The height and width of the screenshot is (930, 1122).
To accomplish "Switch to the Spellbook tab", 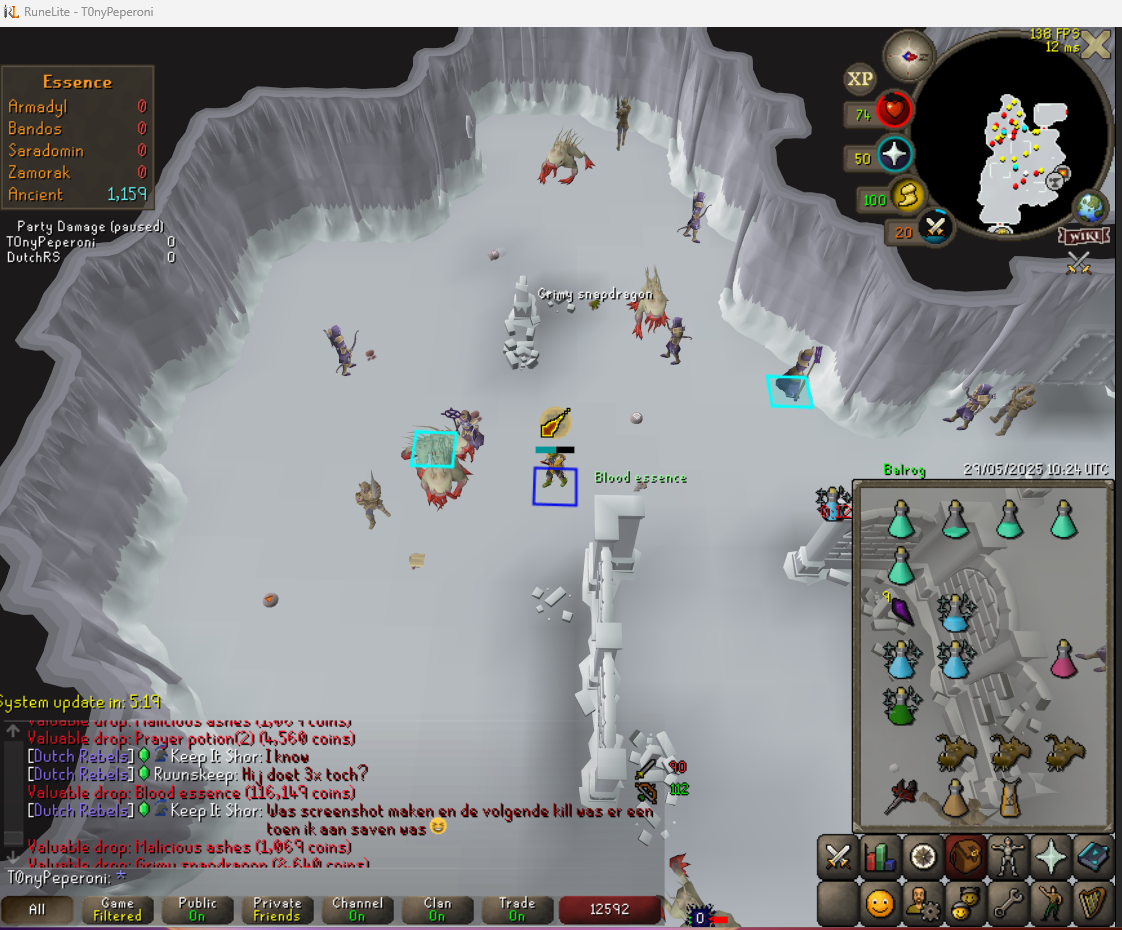I will [1094, 857].
